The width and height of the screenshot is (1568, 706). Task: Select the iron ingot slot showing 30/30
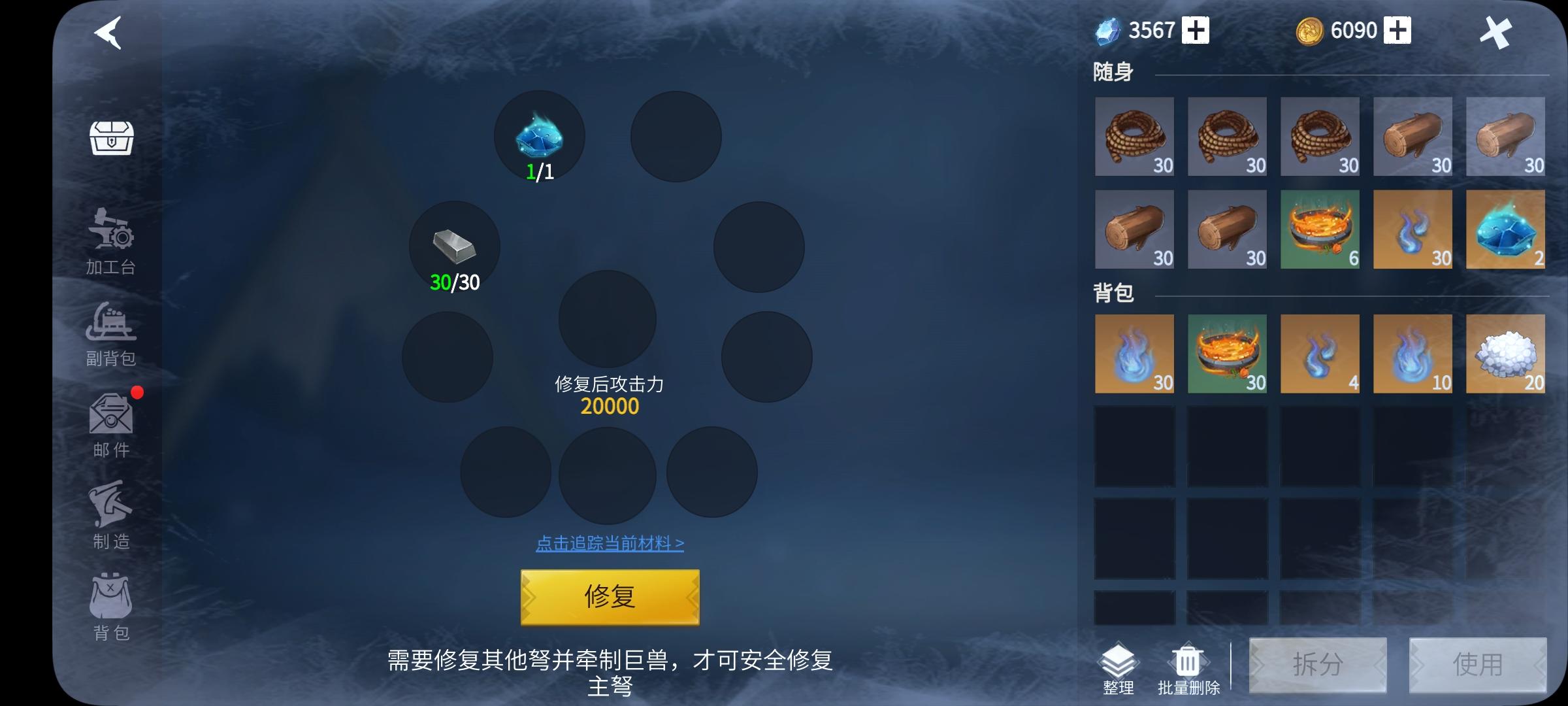[x=453, y=247]
